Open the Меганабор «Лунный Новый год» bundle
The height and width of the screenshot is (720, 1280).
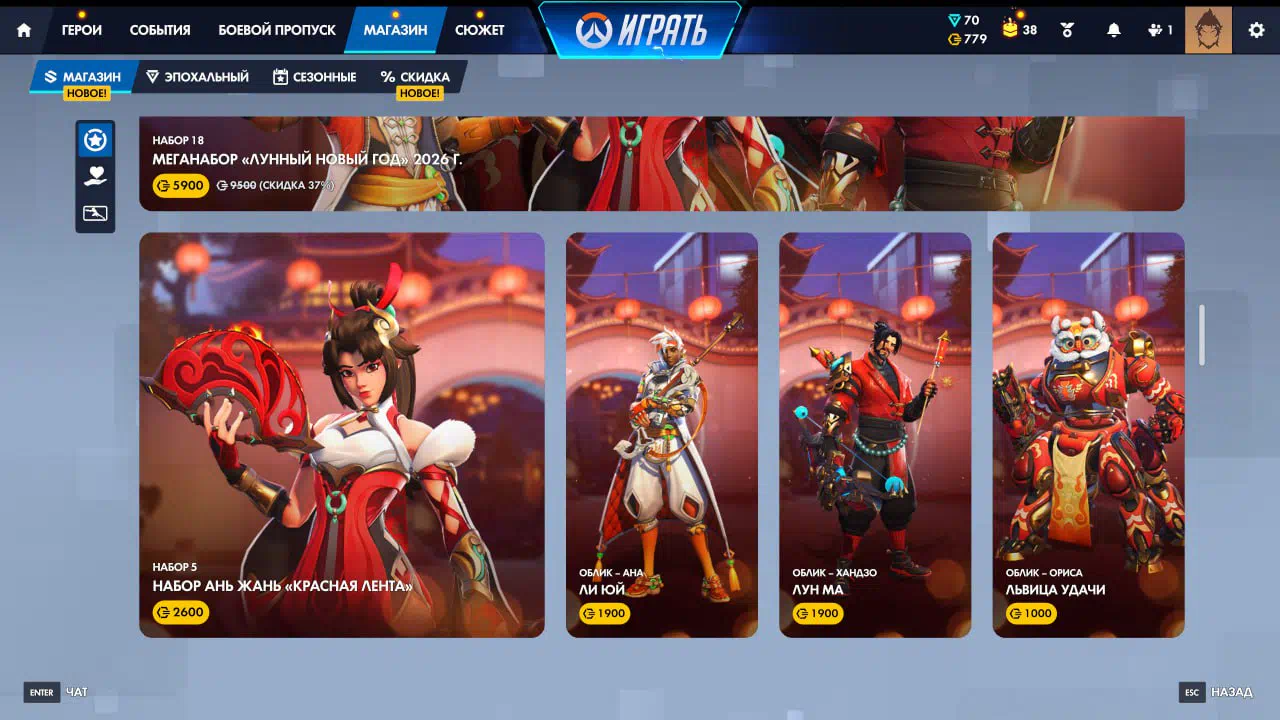click(x=660, y=164)
